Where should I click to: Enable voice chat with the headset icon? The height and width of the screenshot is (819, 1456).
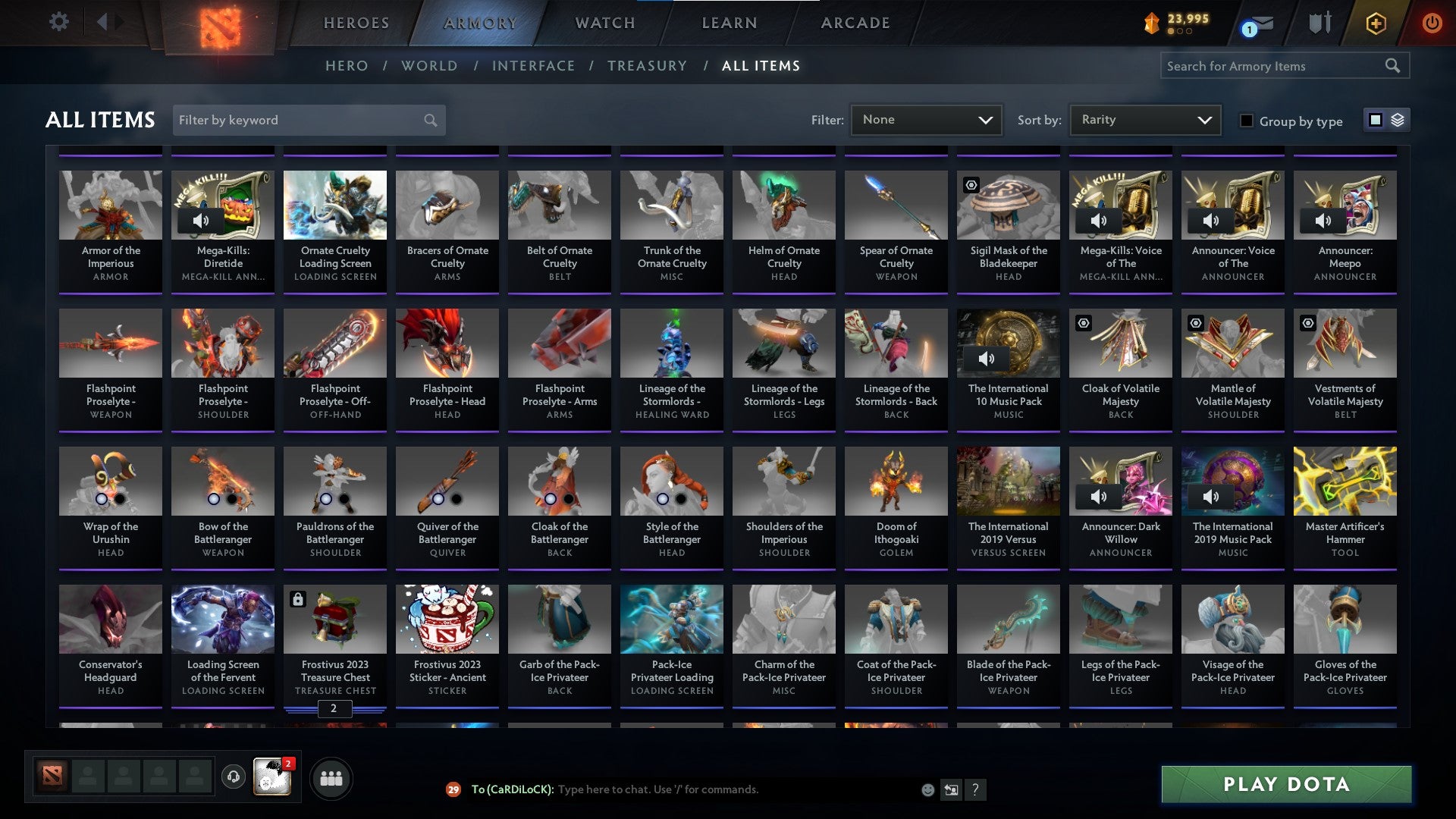(232, 777)
